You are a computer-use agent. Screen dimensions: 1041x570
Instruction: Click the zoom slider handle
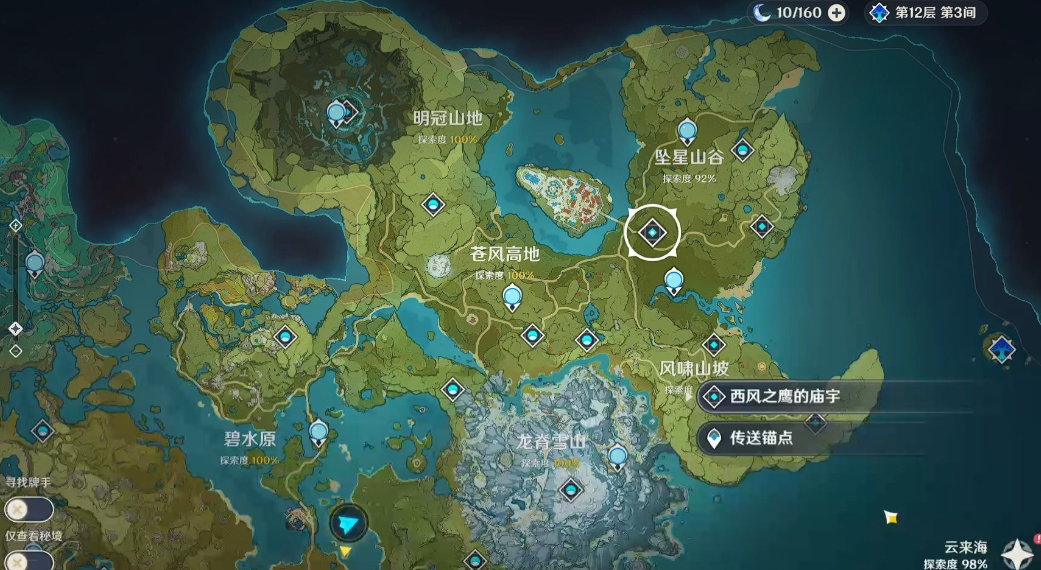point(15,329)
